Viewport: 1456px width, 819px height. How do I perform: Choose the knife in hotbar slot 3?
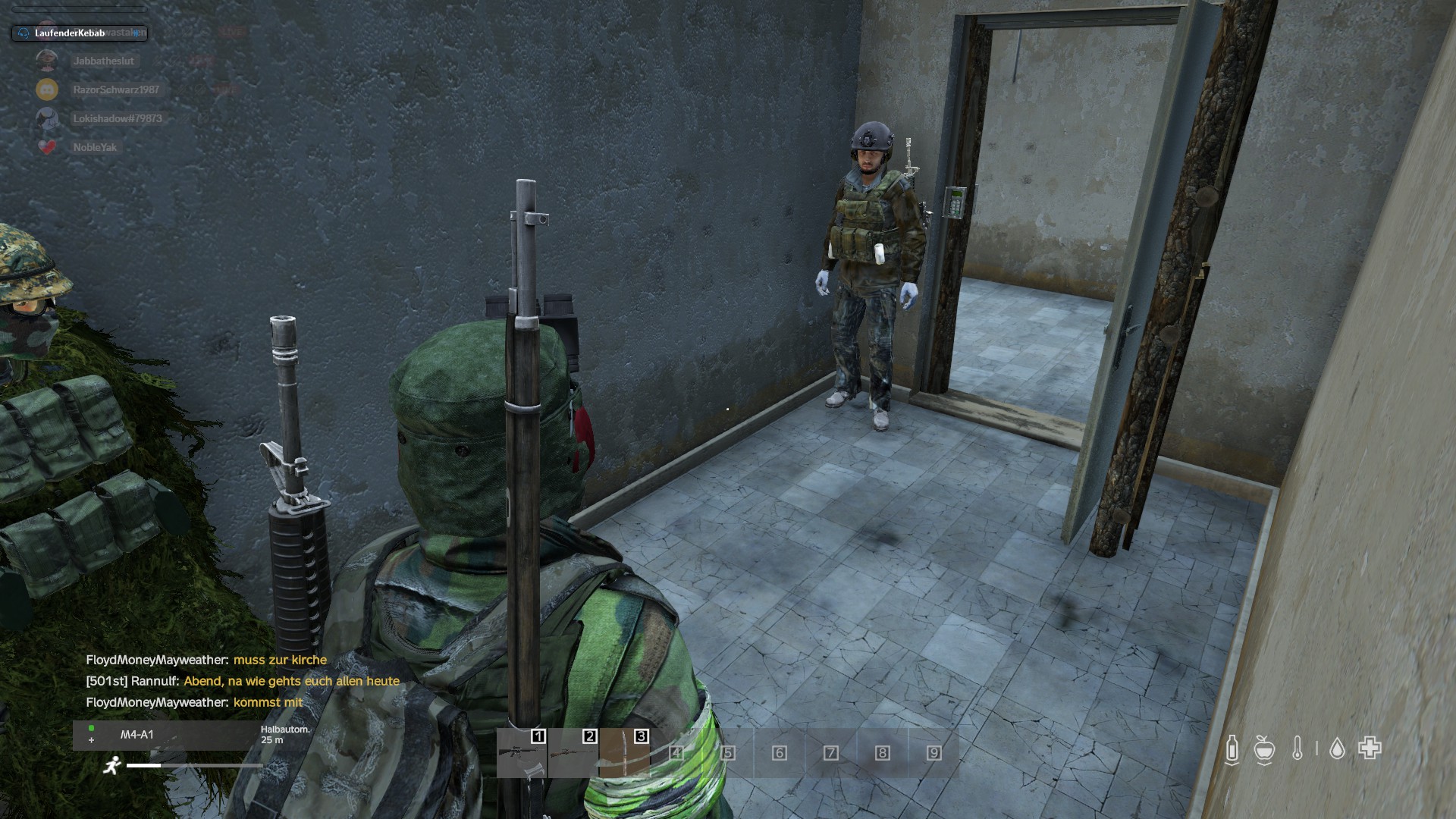[625, 752]
